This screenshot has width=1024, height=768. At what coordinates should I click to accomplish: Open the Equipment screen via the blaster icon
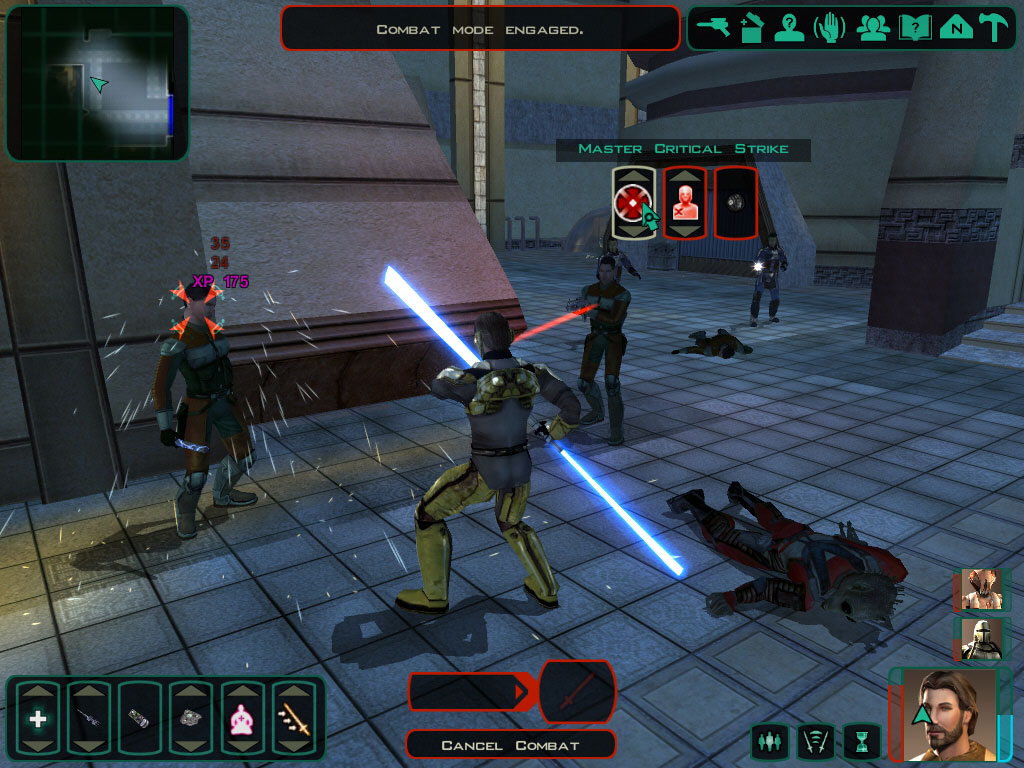pos(714,27)
